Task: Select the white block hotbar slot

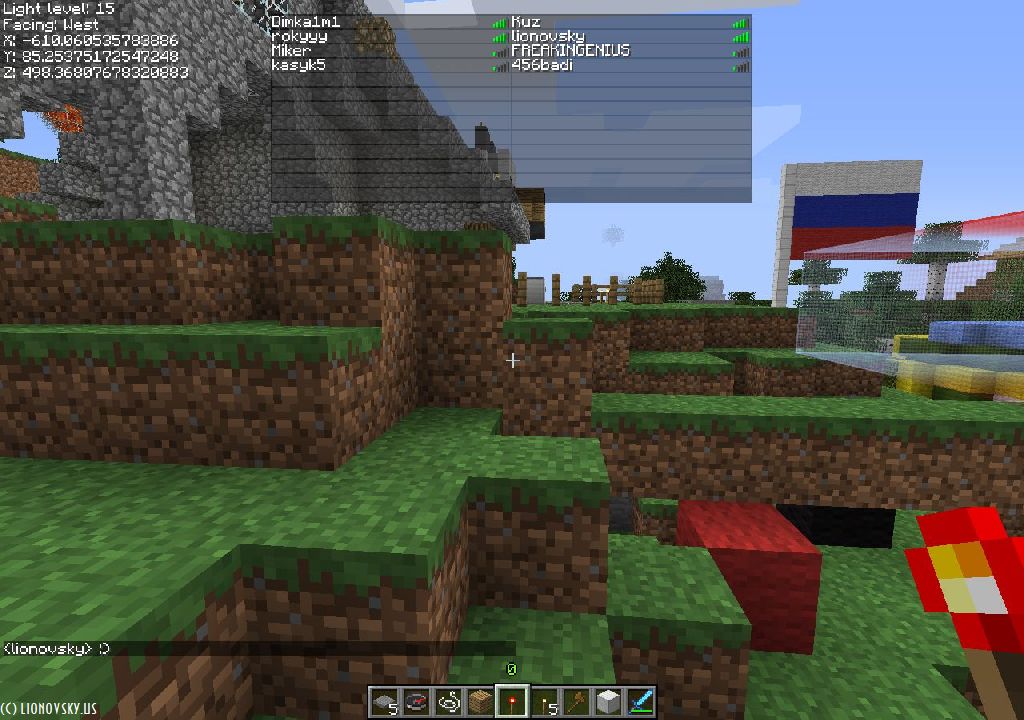Action: click(608, 702)
